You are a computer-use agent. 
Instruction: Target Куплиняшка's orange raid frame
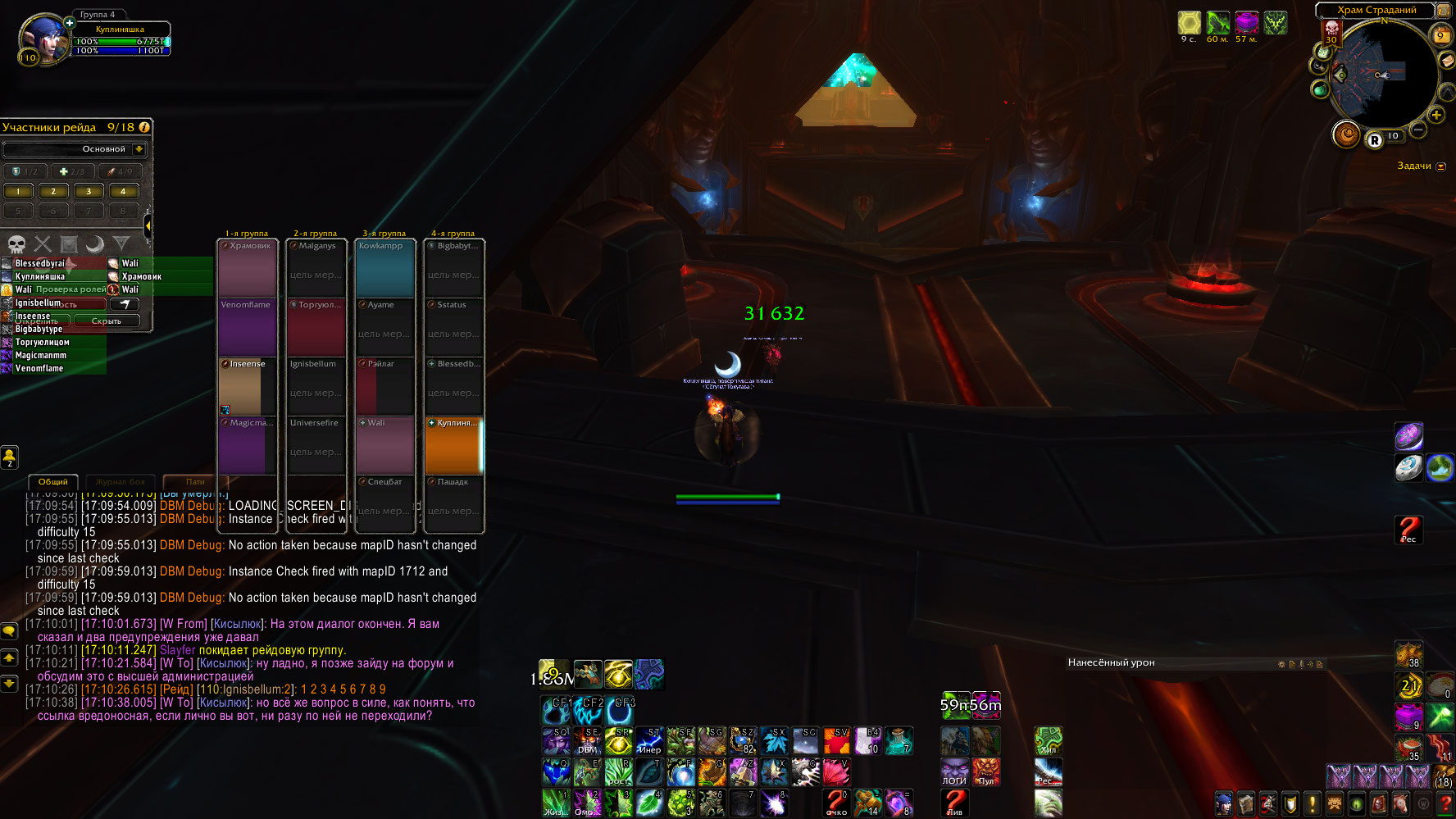453,446
